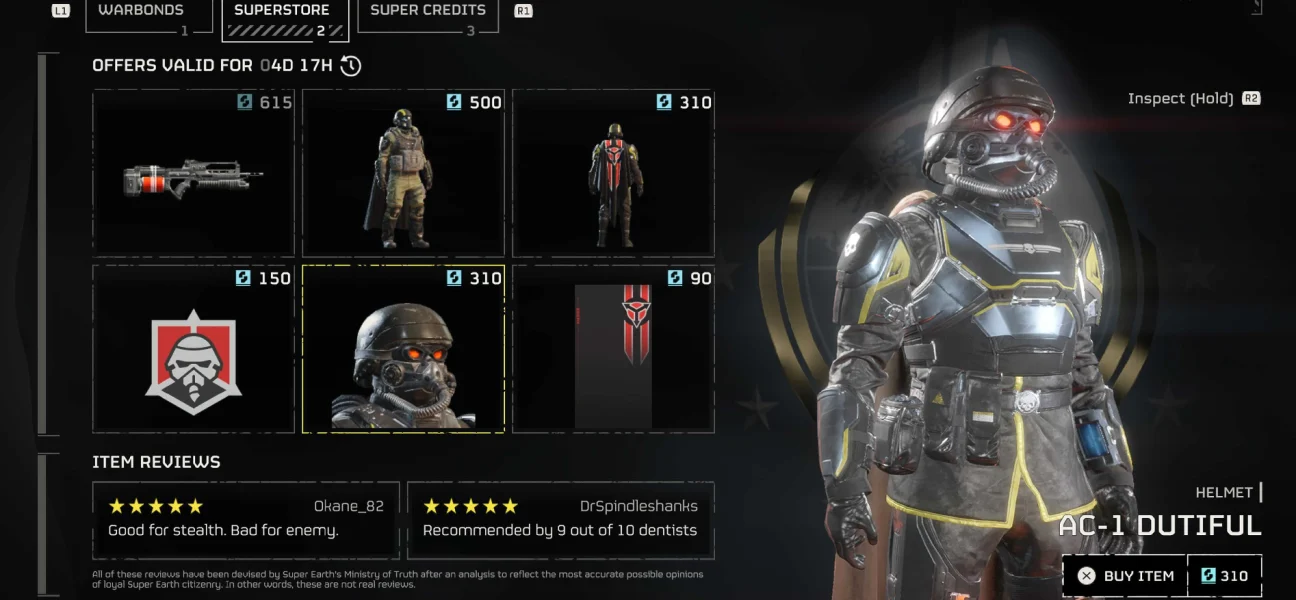
Task: Choose the 500-credit body armor offer
Action: click(x=404, y=173)
